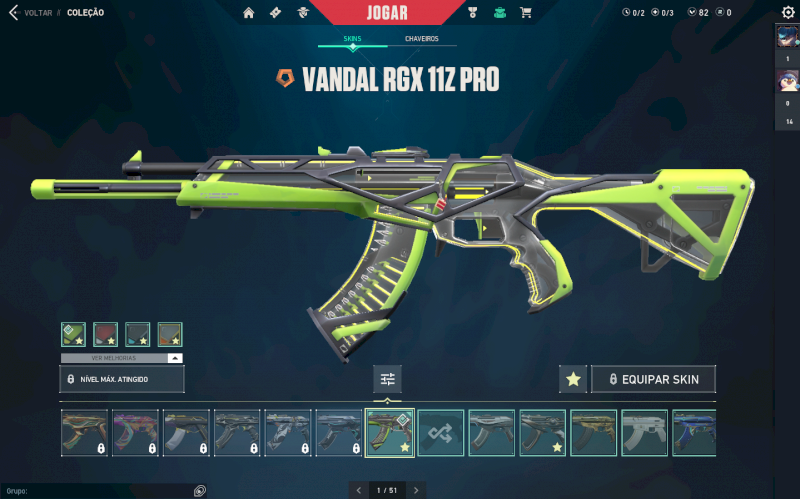The width and height of the screenshot is (800, 499).
Task: Equip skin with Equipar Skin button
Action: point(653,379)
